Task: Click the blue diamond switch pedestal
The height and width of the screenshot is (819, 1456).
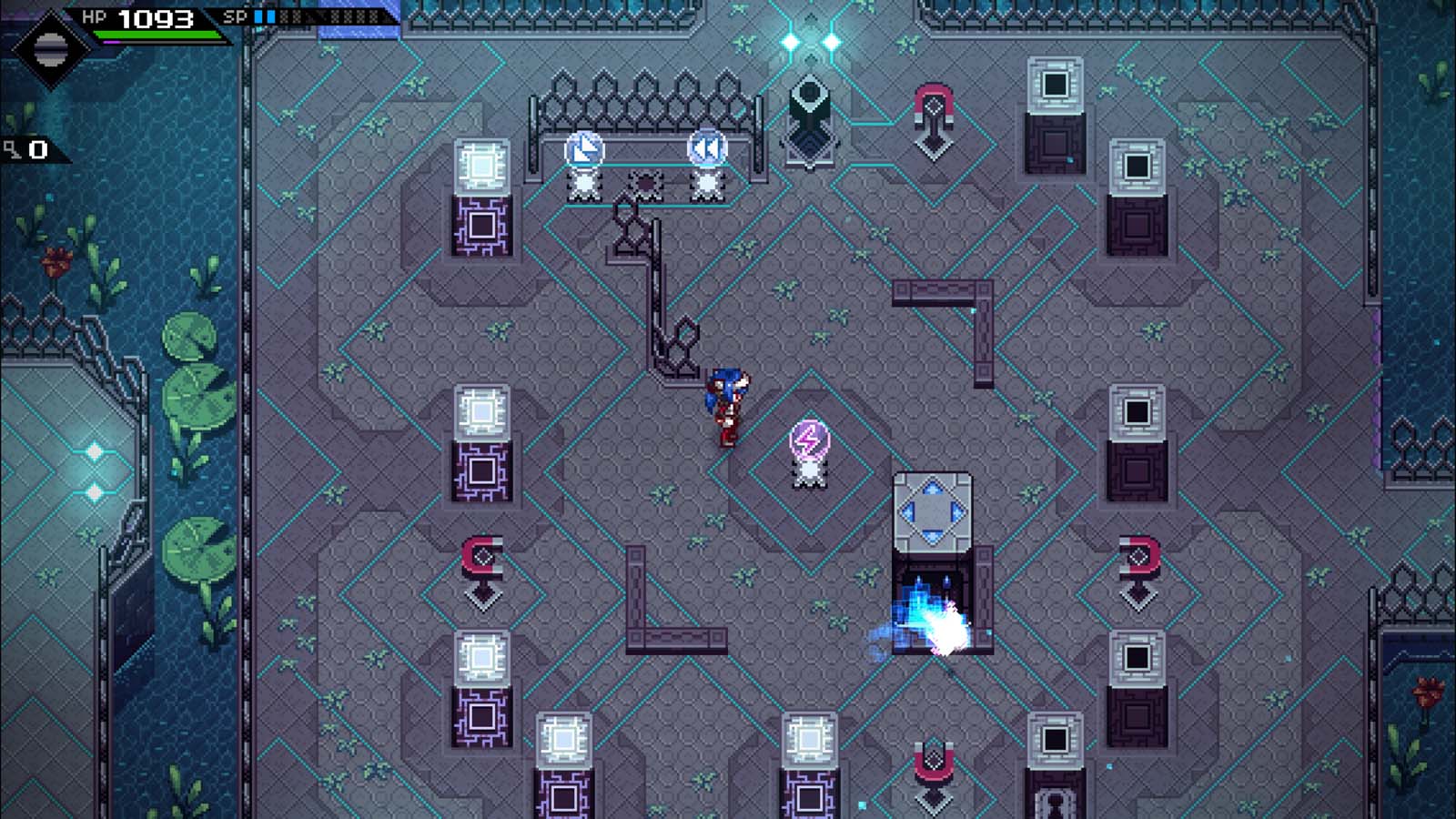Action: [931, 510]
